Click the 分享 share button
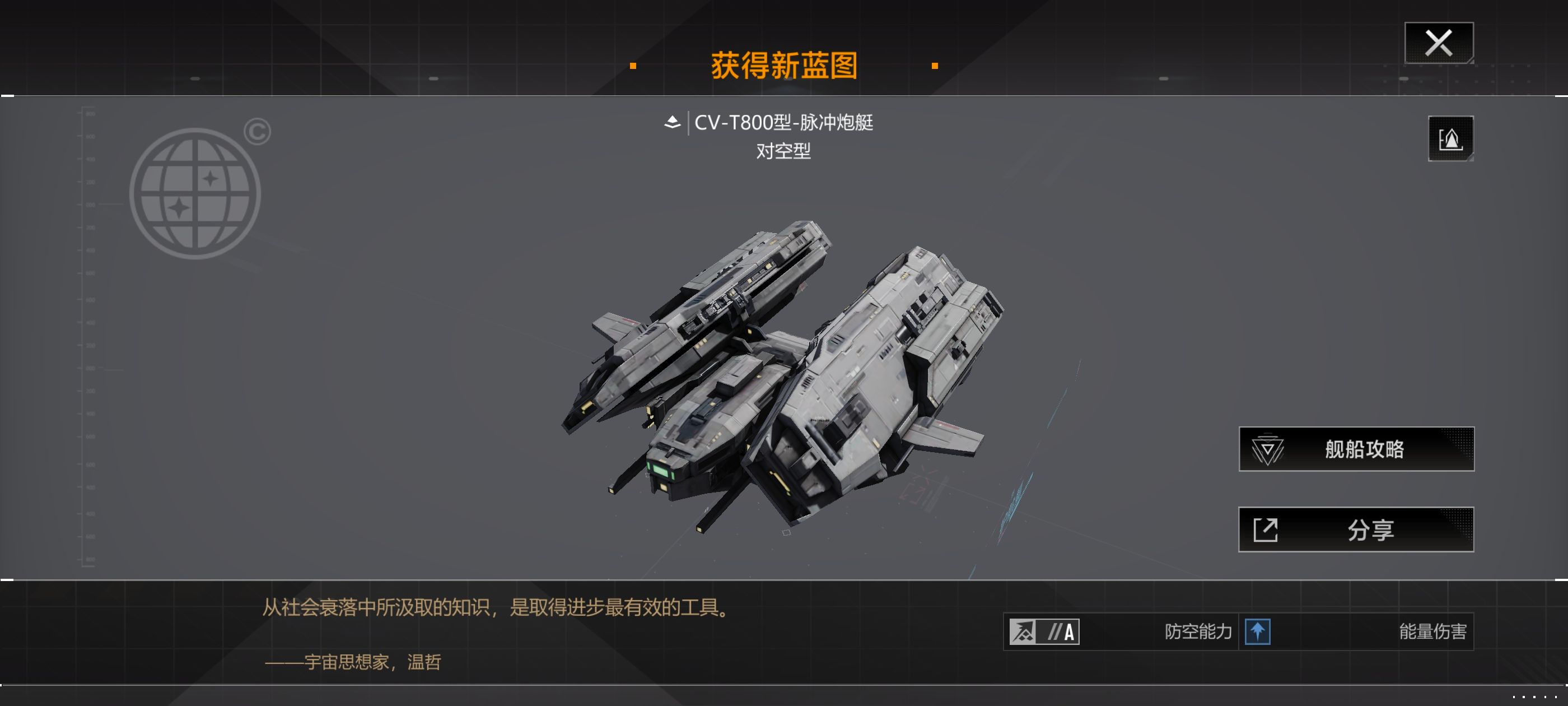The height and width of the screenshot is (706, 1568). point(1356,529)
